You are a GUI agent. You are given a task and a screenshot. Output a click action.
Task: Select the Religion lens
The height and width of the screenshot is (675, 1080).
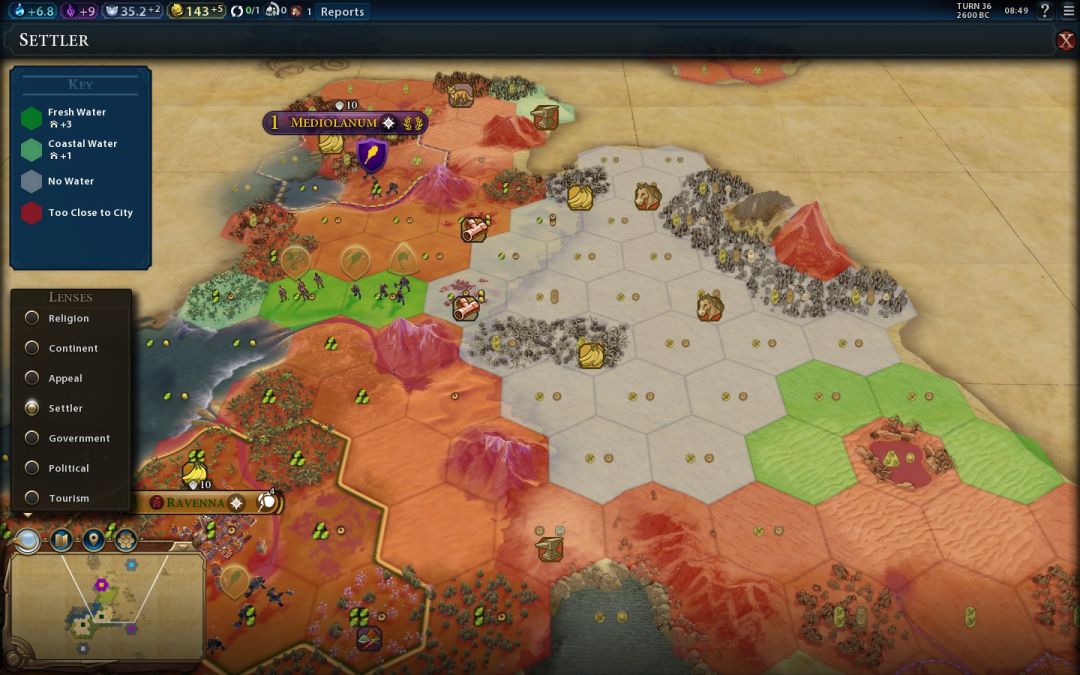tap(33, 318)
